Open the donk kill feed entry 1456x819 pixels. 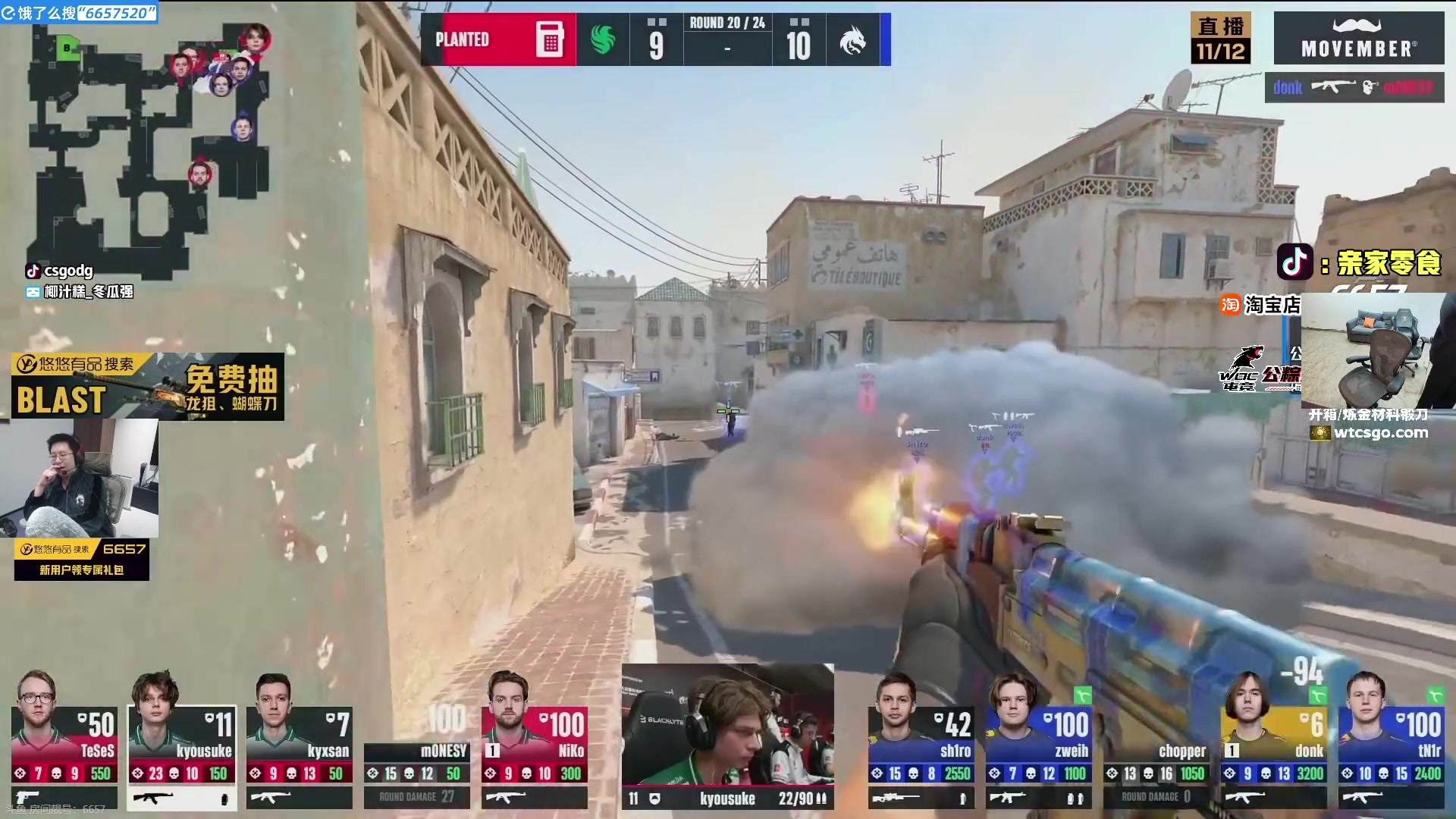click(x=1354, y=88)
